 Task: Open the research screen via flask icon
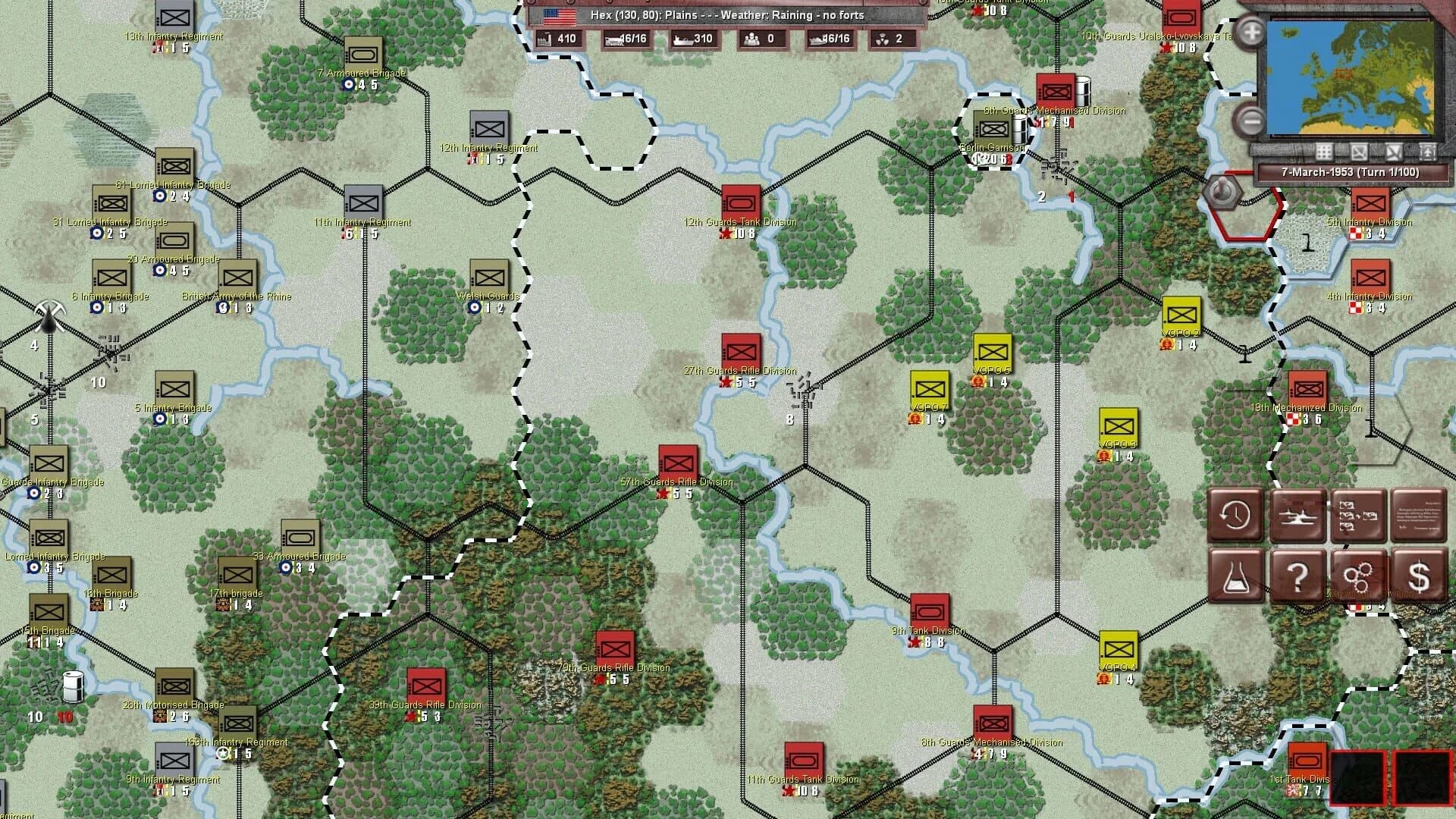pos(1236,575)
